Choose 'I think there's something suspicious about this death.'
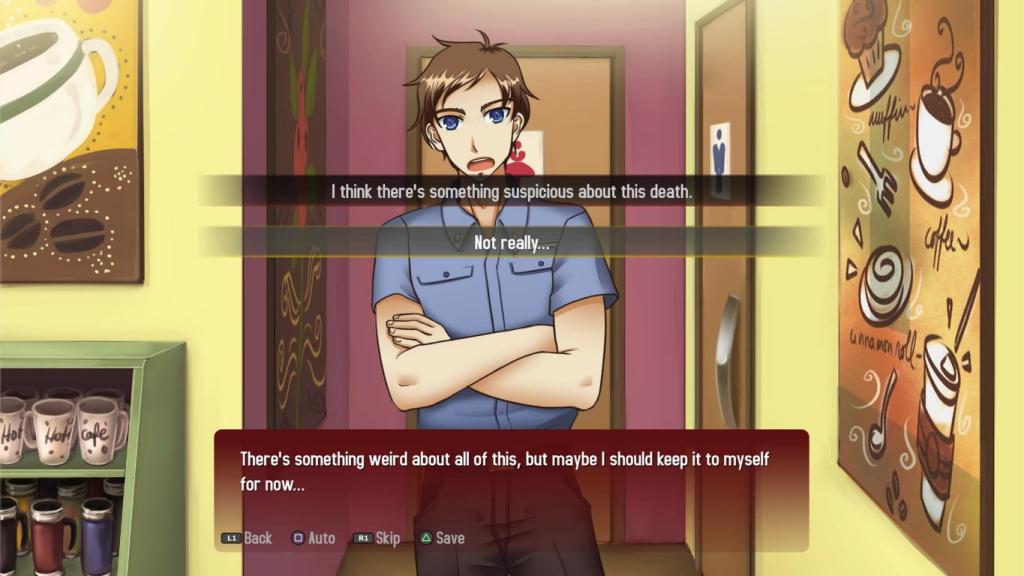 511,190
